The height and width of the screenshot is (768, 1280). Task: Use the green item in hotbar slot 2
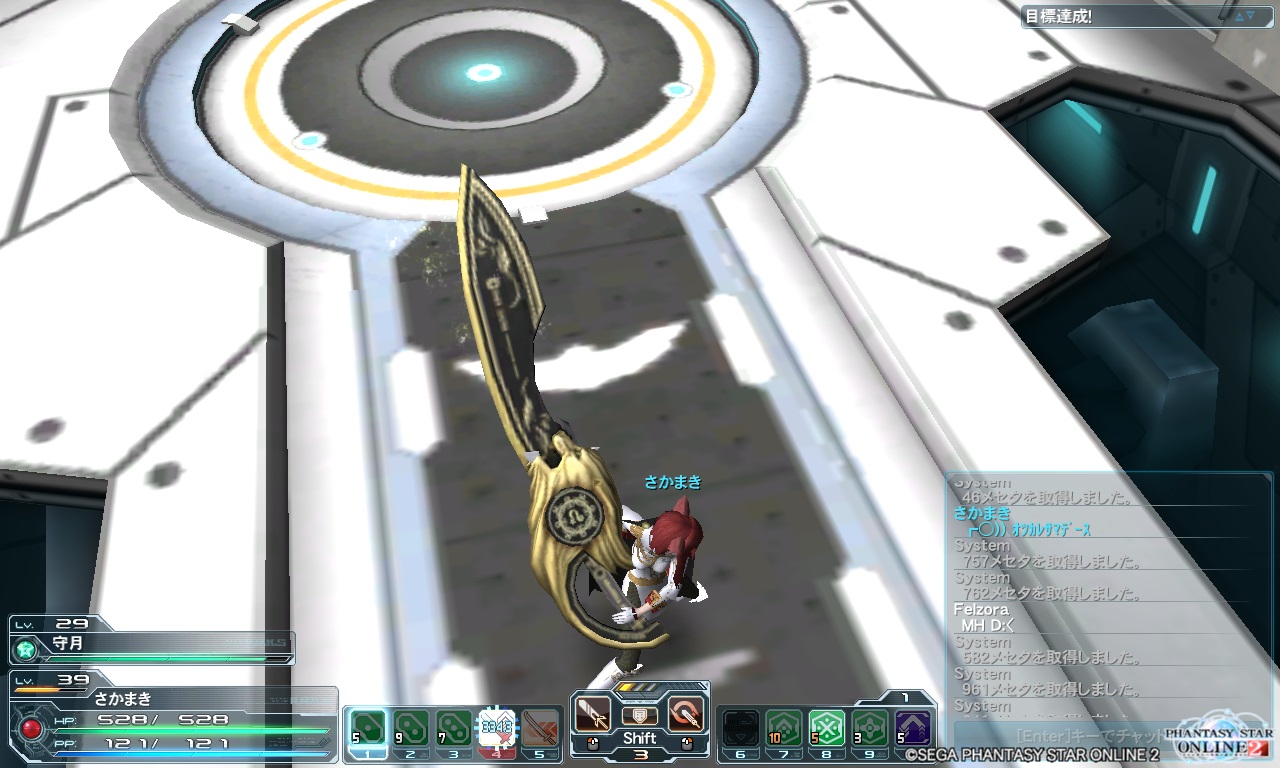click(x=410, y=727)
